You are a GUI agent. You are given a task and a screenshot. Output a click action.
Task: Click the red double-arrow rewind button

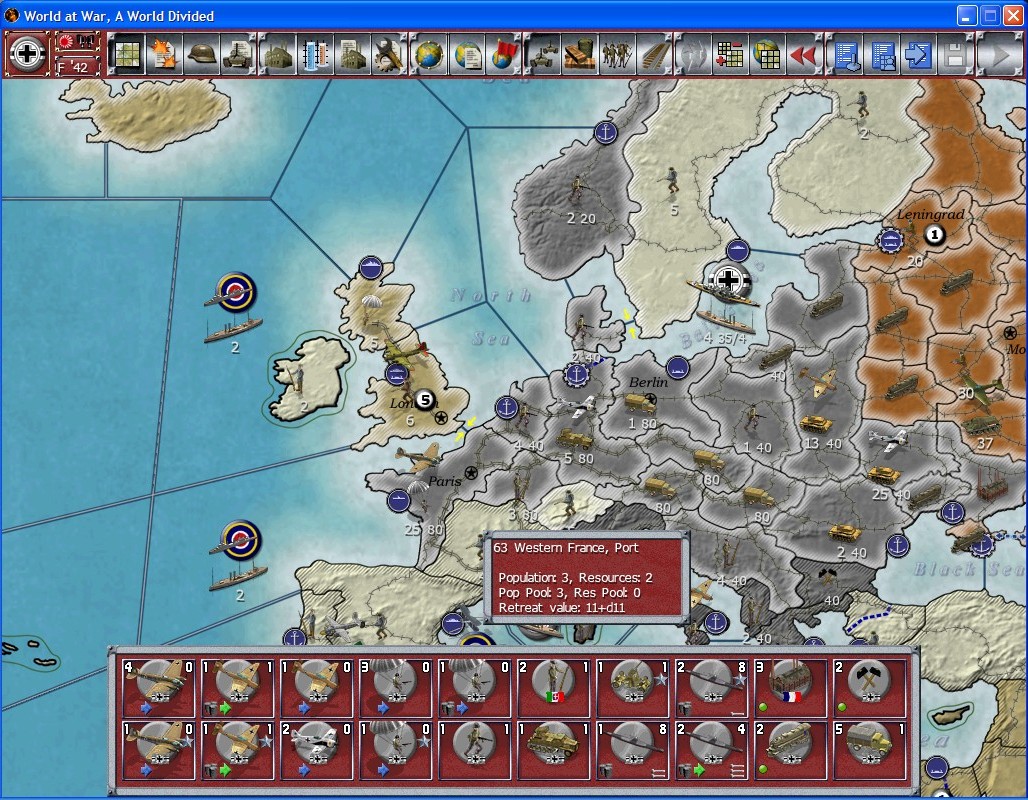[803, 54]
